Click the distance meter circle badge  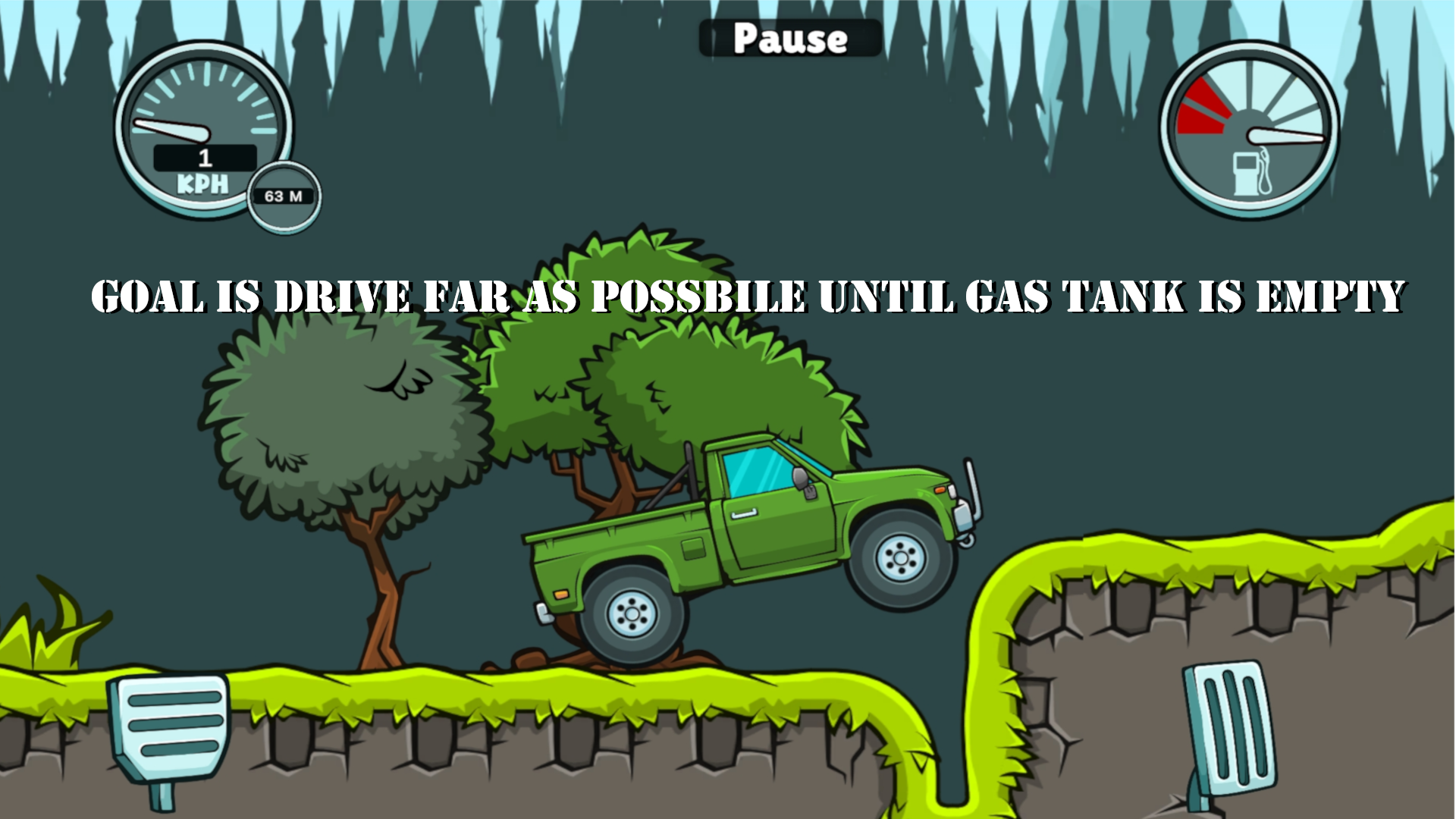pyautogui.click(x=284, y=196)
